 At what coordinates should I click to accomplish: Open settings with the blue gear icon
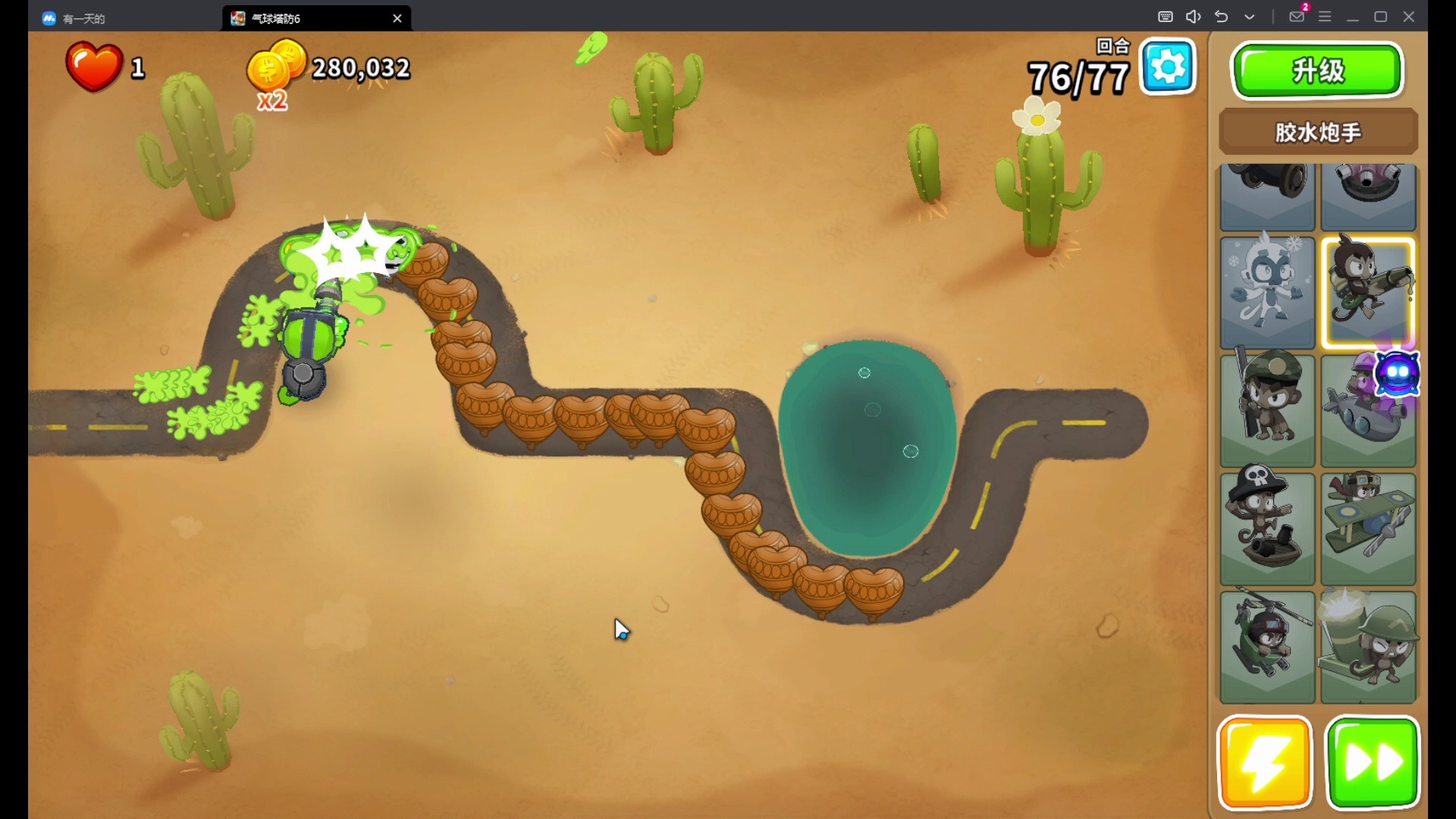click(x=1168, y=68)
